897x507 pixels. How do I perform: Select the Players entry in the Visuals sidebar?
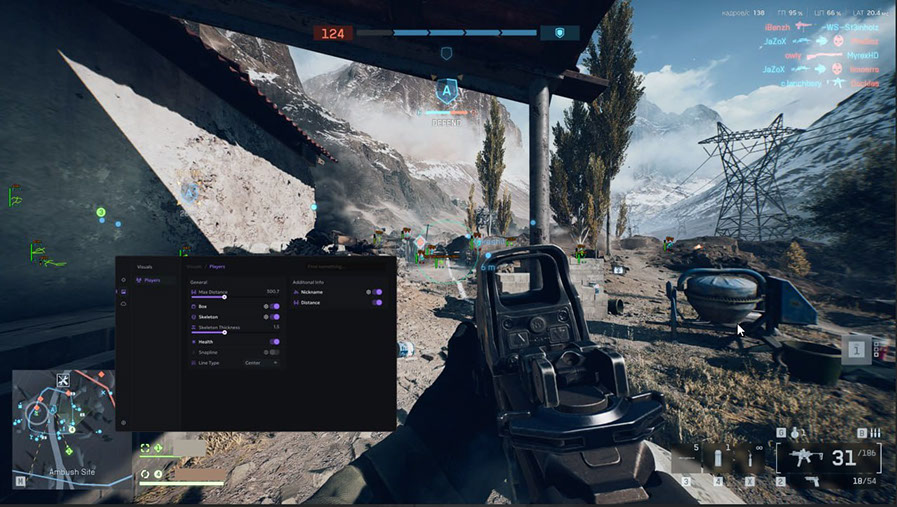[151, 280]
